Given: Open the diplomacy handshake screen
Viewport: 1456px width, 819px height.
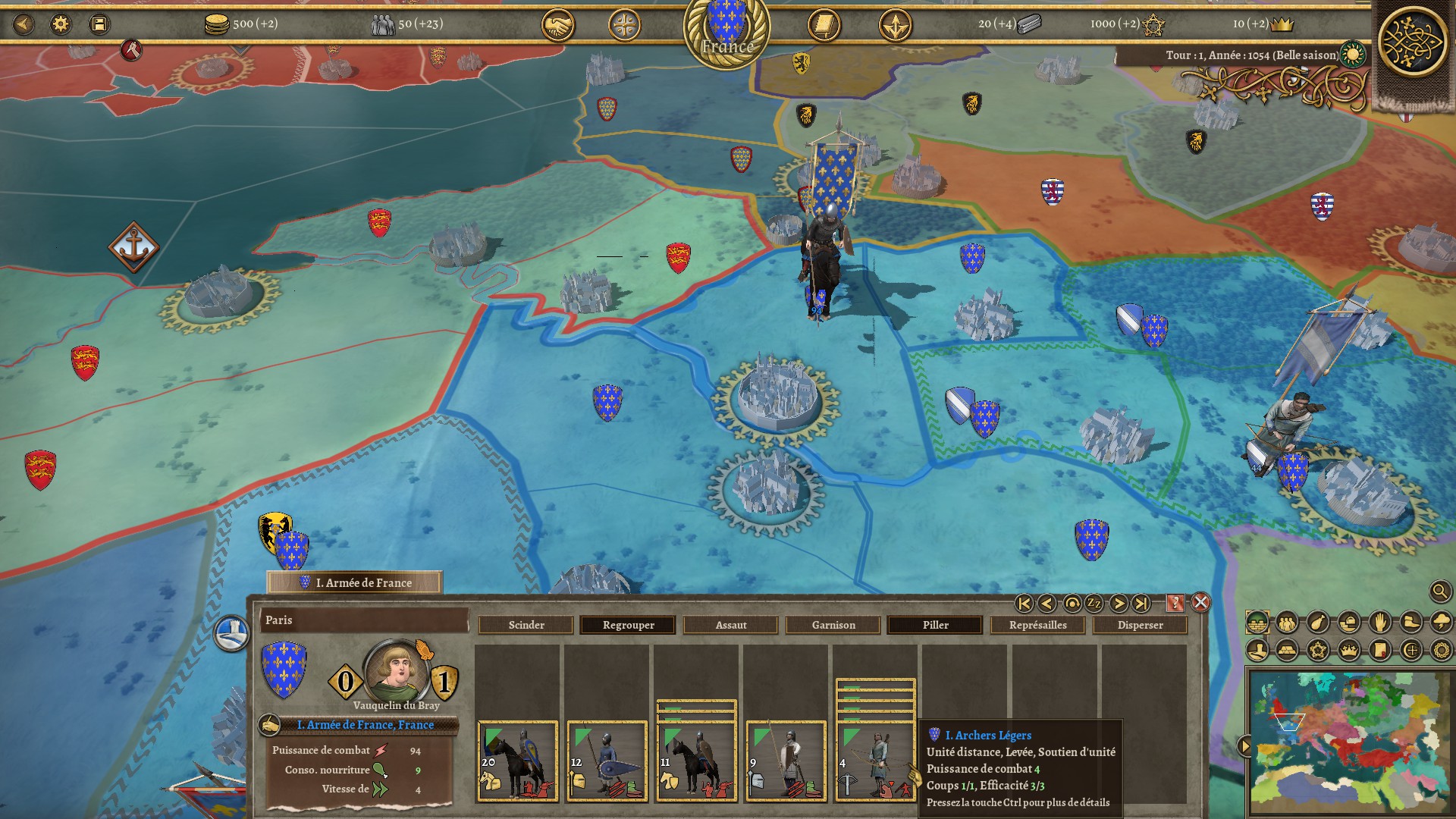Looking at the screenshot, I should coord(557,26).
